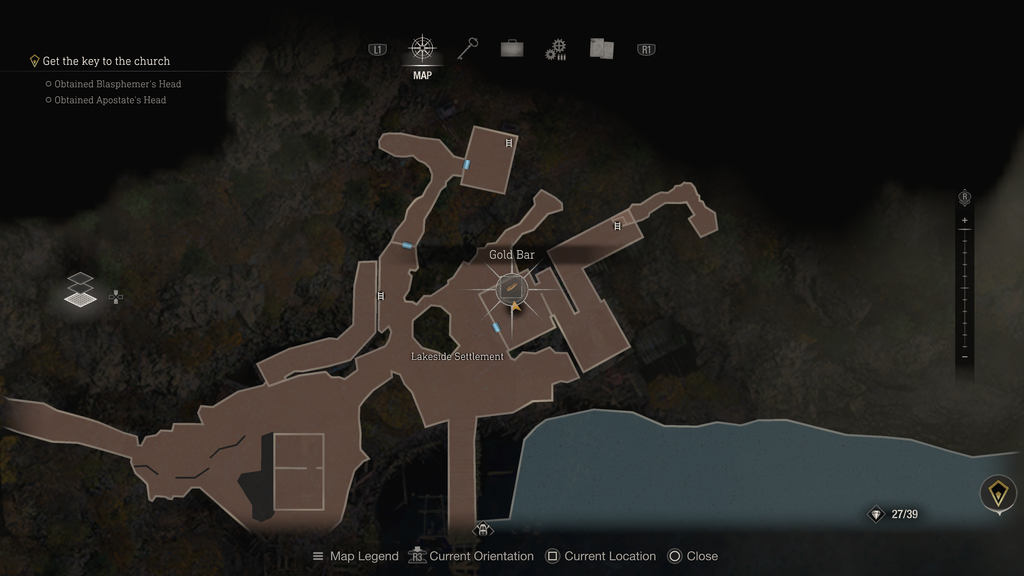Click the Lakeside Settlement map label
The width and height of the screenshot is (1024, 576).
(x=457, y=357)
